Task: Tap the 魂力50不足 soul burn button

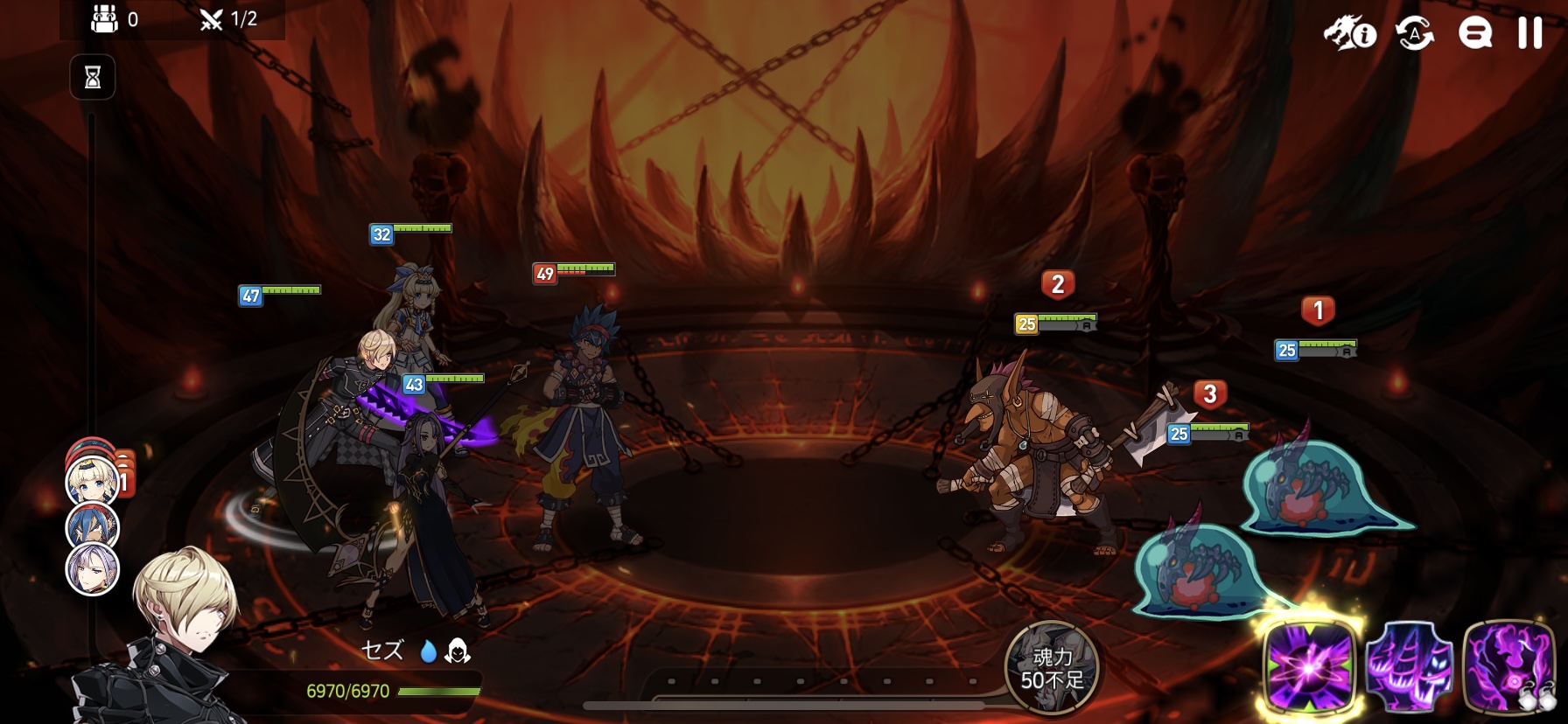Action: 1052,668
